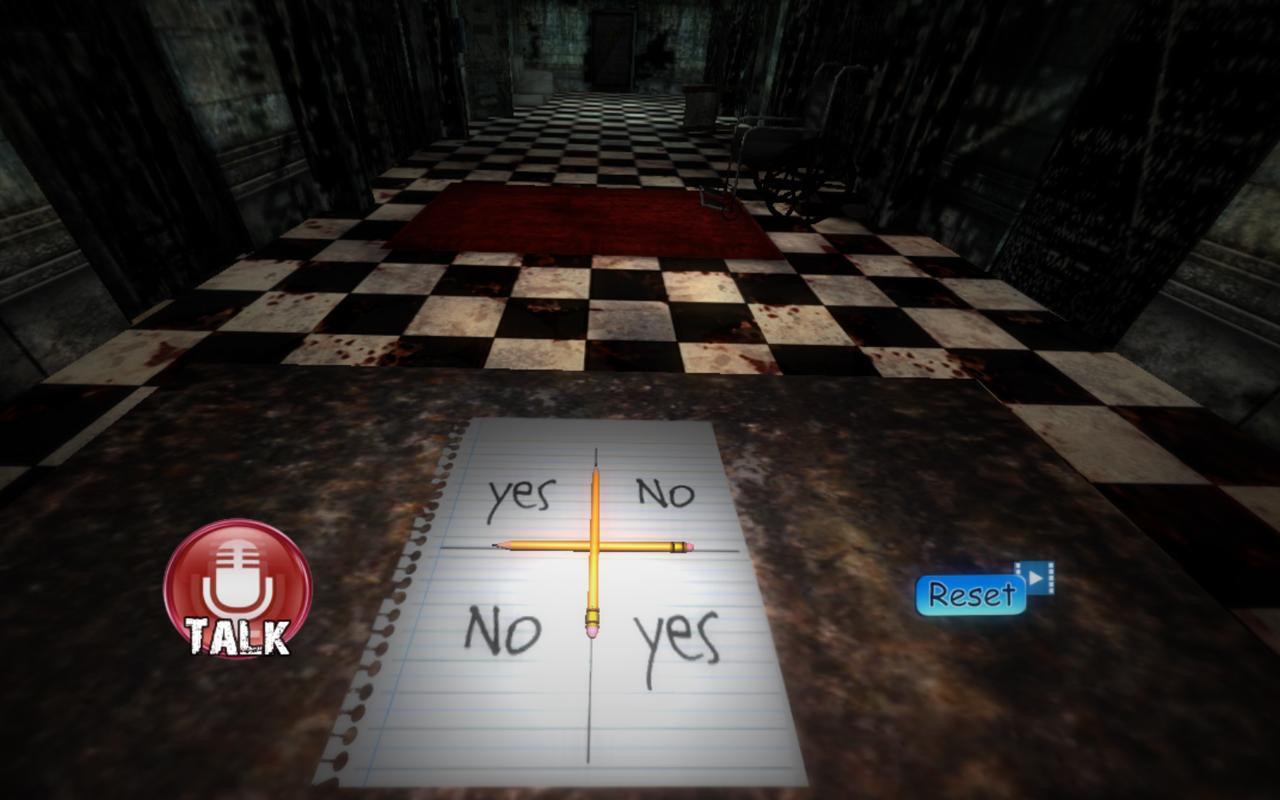This screenshot has height=800, width=1280.
Task: Click the white play triangle on the film icon
Action: click(x=1035, y=578)
